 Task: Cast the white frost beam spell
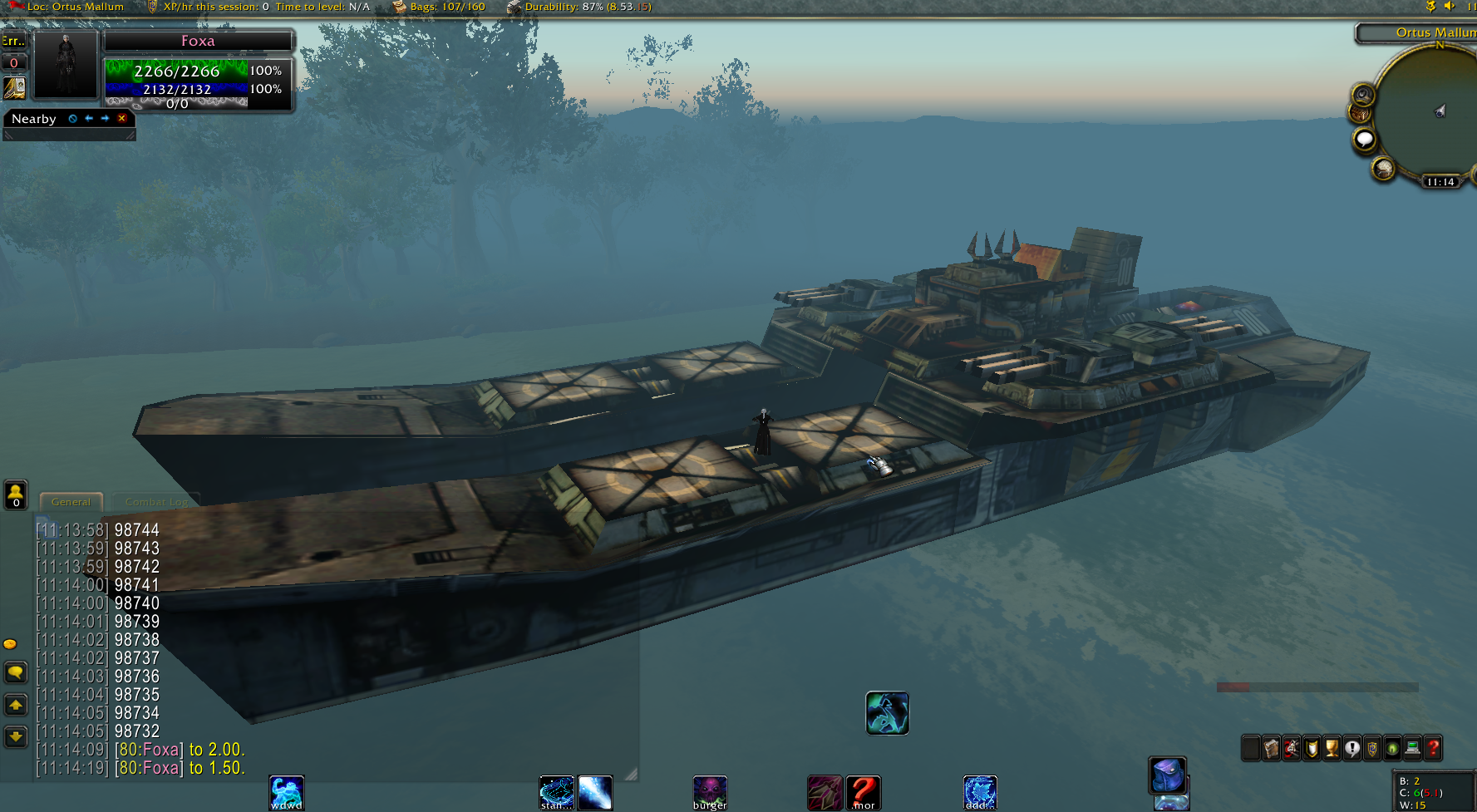[595, 792]
